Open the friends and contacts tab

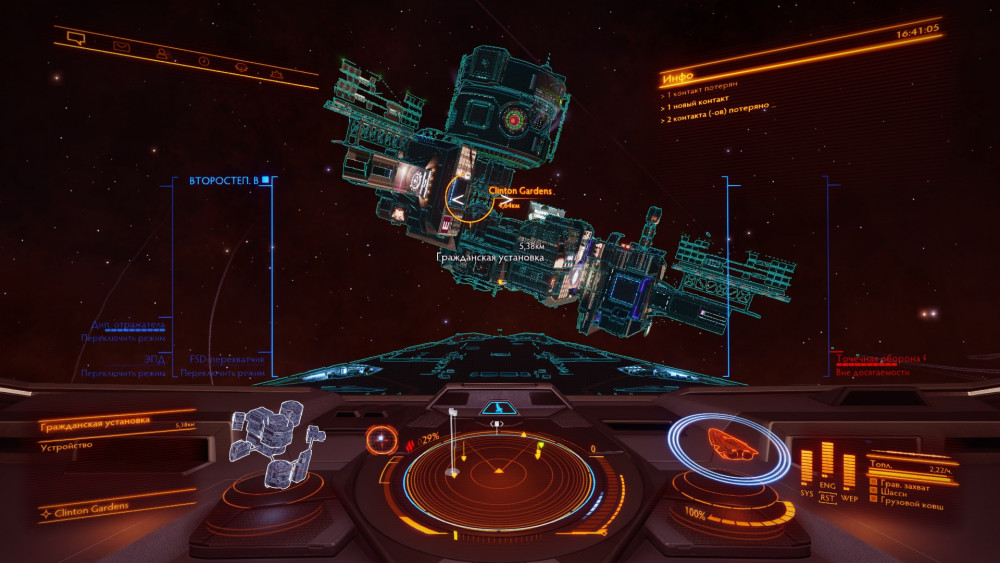pos(161,53)
